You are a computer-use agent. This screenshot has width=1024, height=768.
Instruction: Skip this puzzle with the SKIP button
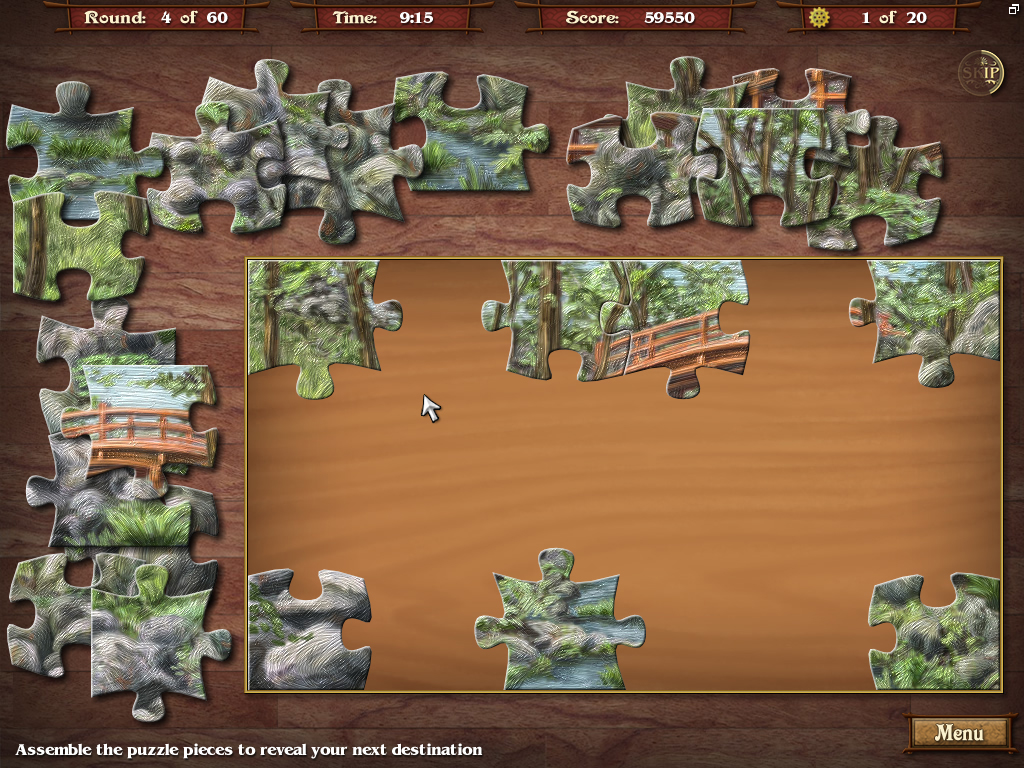[x=981, y=72]
